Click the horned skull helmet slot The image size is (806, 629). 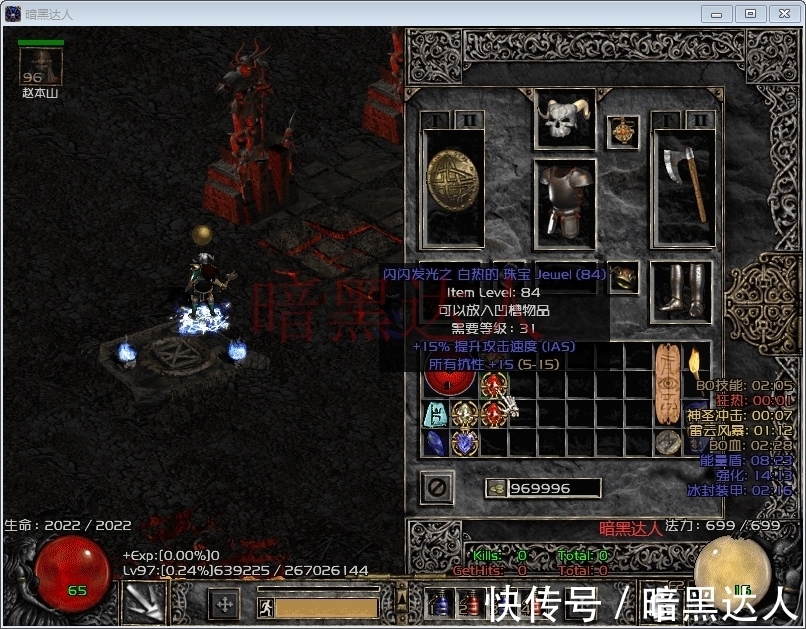pyautogui.click(x=565, y=119)
